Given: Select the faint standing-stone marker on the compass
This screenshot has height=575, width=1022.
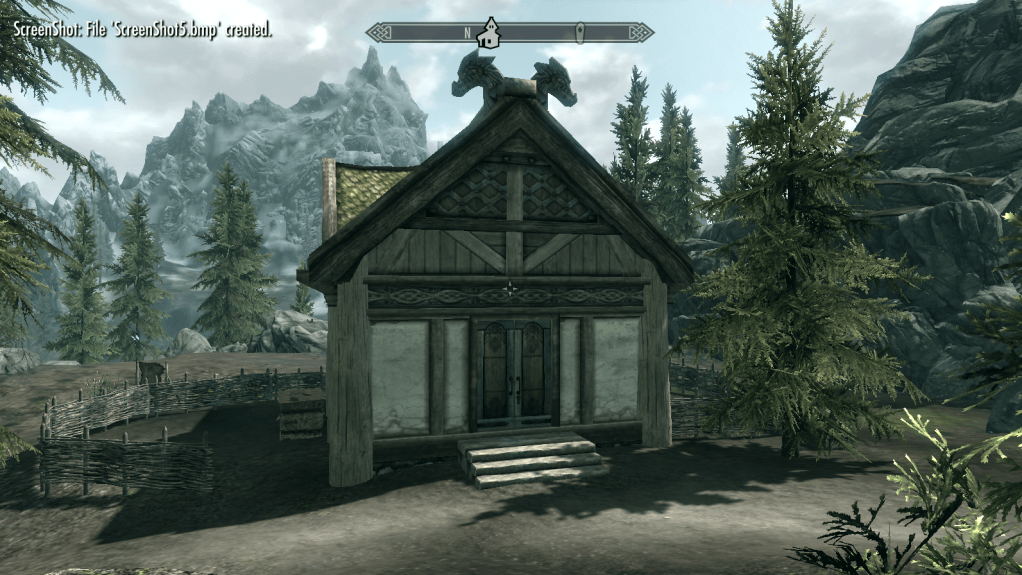Looking at the screenshot, I should tap(579, 33).
